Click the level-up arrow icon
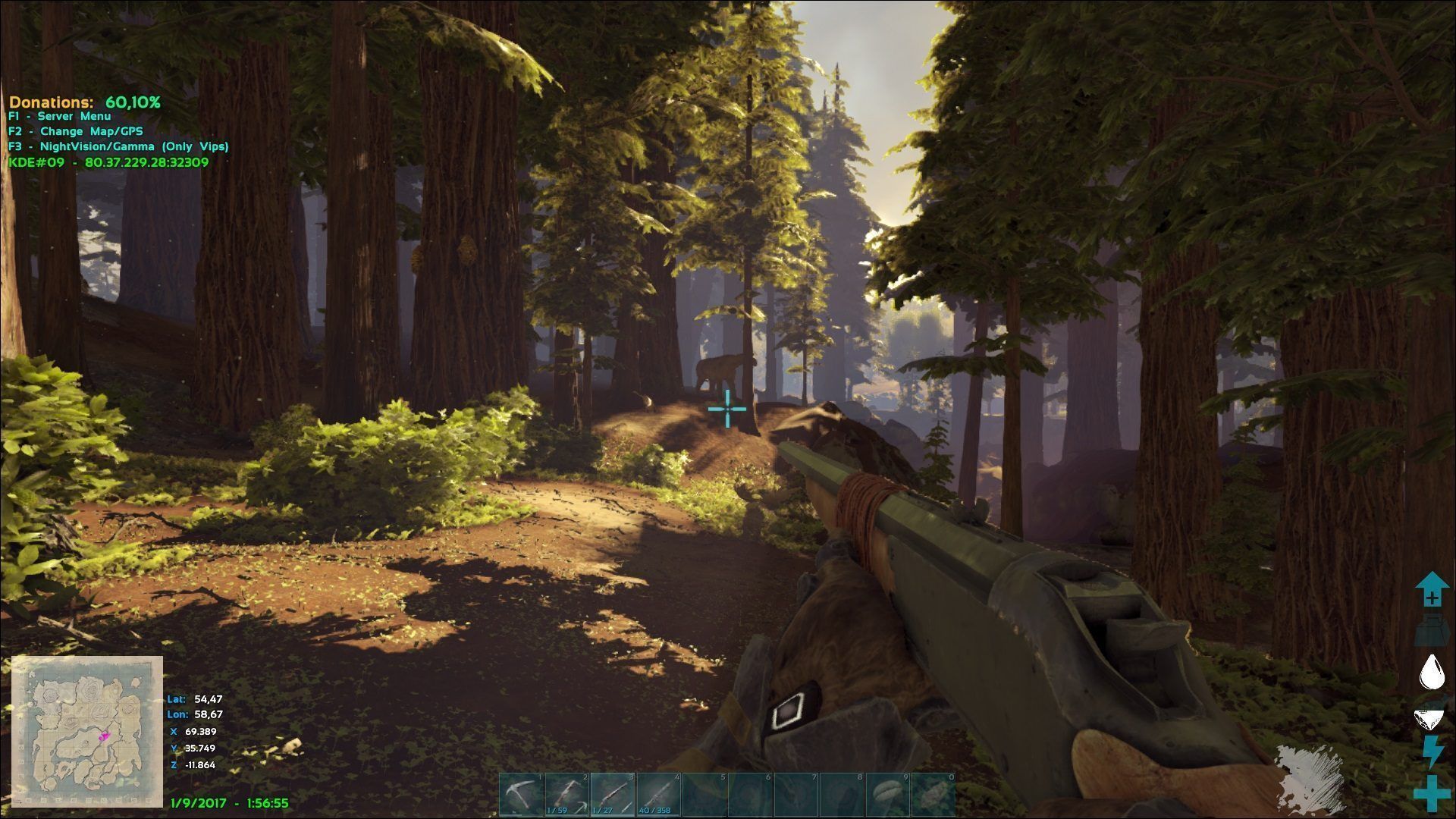Viewport: 1456px width, 819px height. pyautogui.click(x=1432, y=590)
